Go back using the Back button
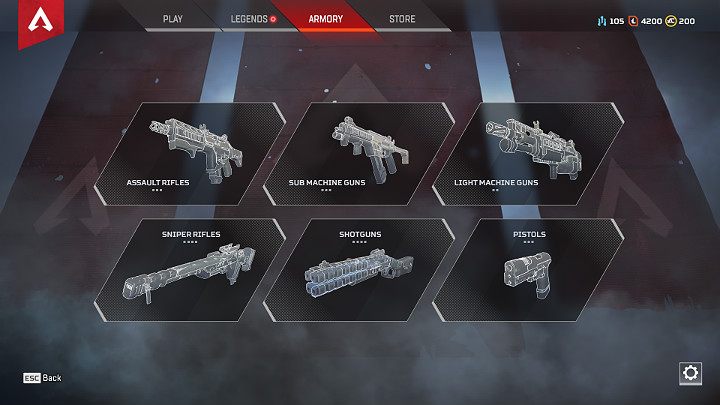Screen dimensions: 720x405 point(43,378)
